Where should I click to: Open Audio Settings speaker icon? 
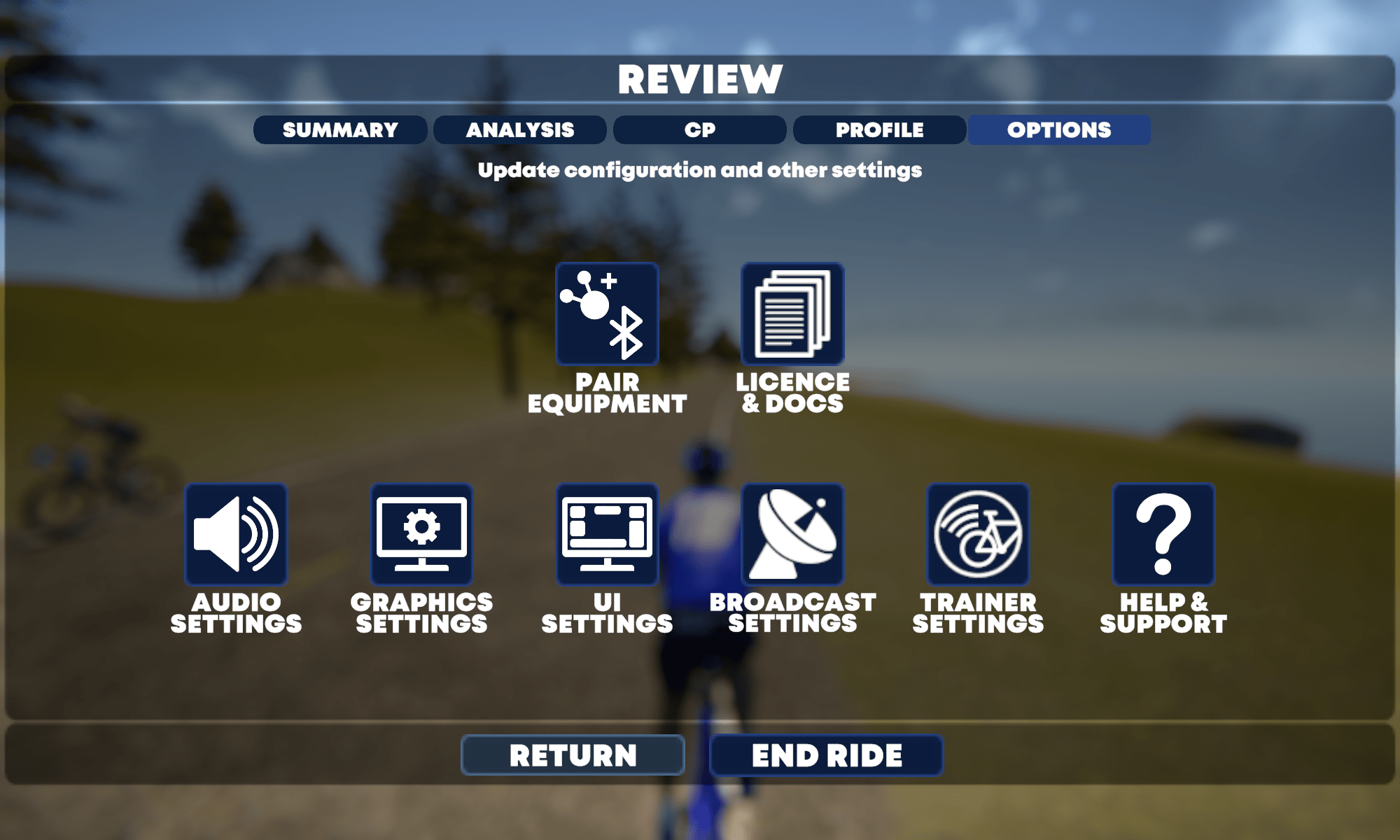point(236,535)
